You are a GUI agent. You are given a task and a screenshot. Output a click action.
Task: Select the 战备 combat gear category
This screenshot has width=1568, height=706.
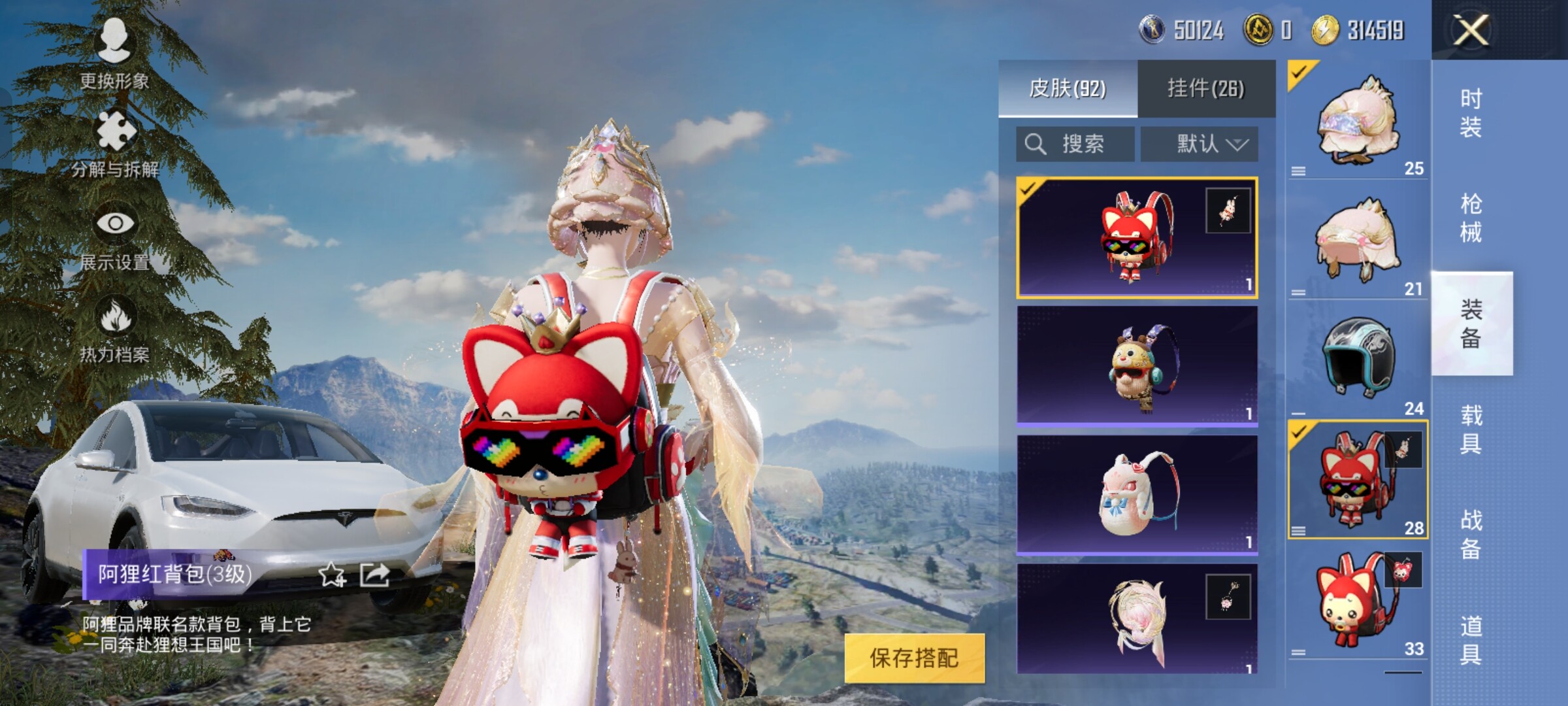tap(1471, 535)
